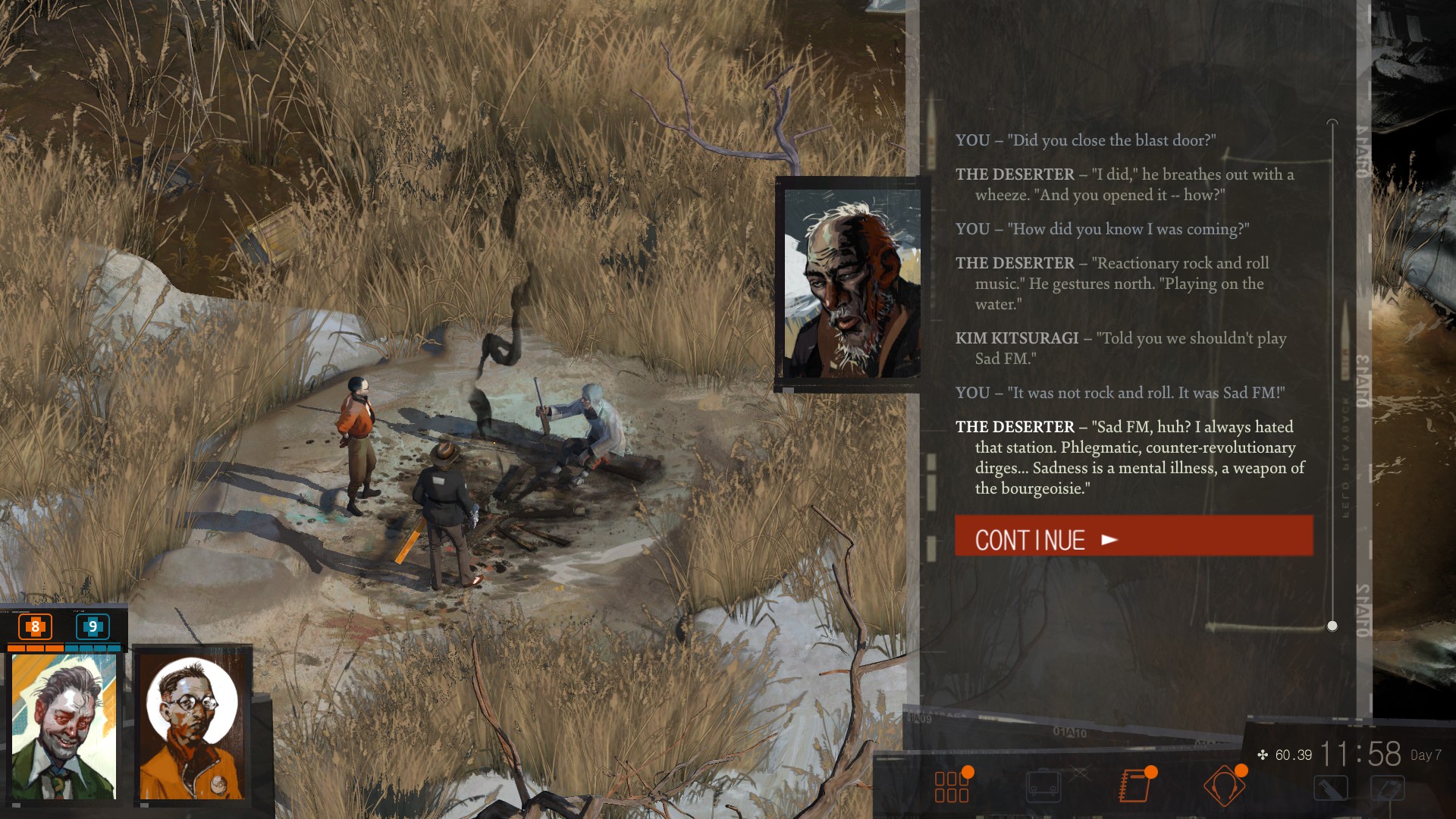Click the Deserter's dialogue portrait
This screenshot has width=1456, height=819.
pos(851,284)
